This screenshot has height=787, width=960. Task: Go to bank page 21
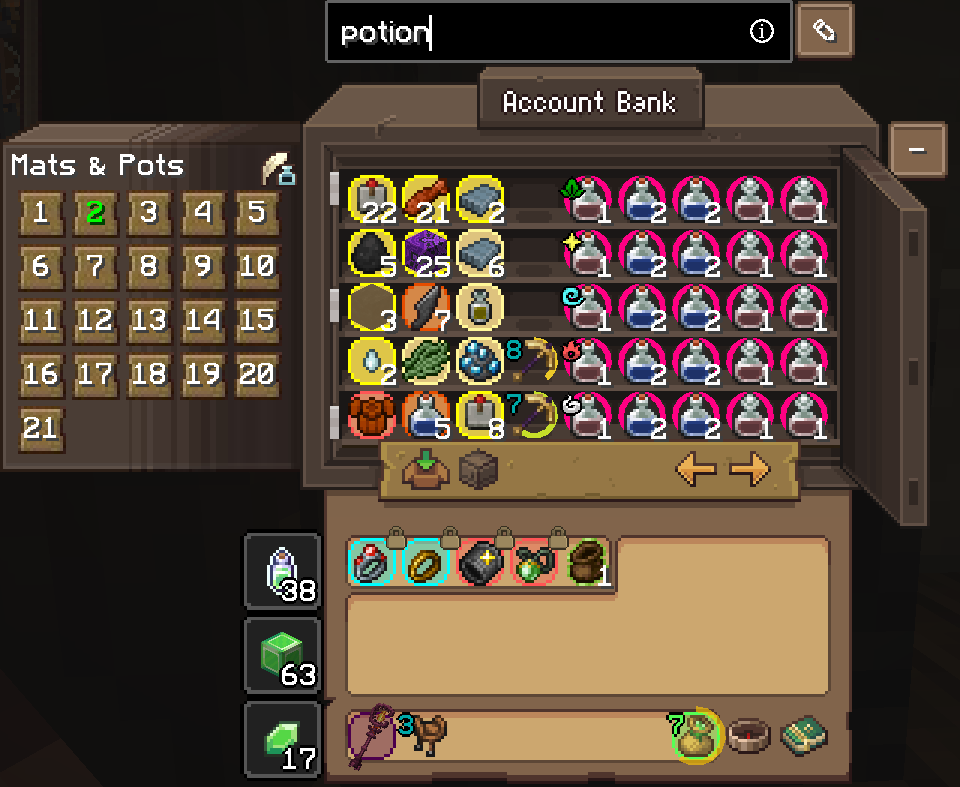(x=40, y=428)
